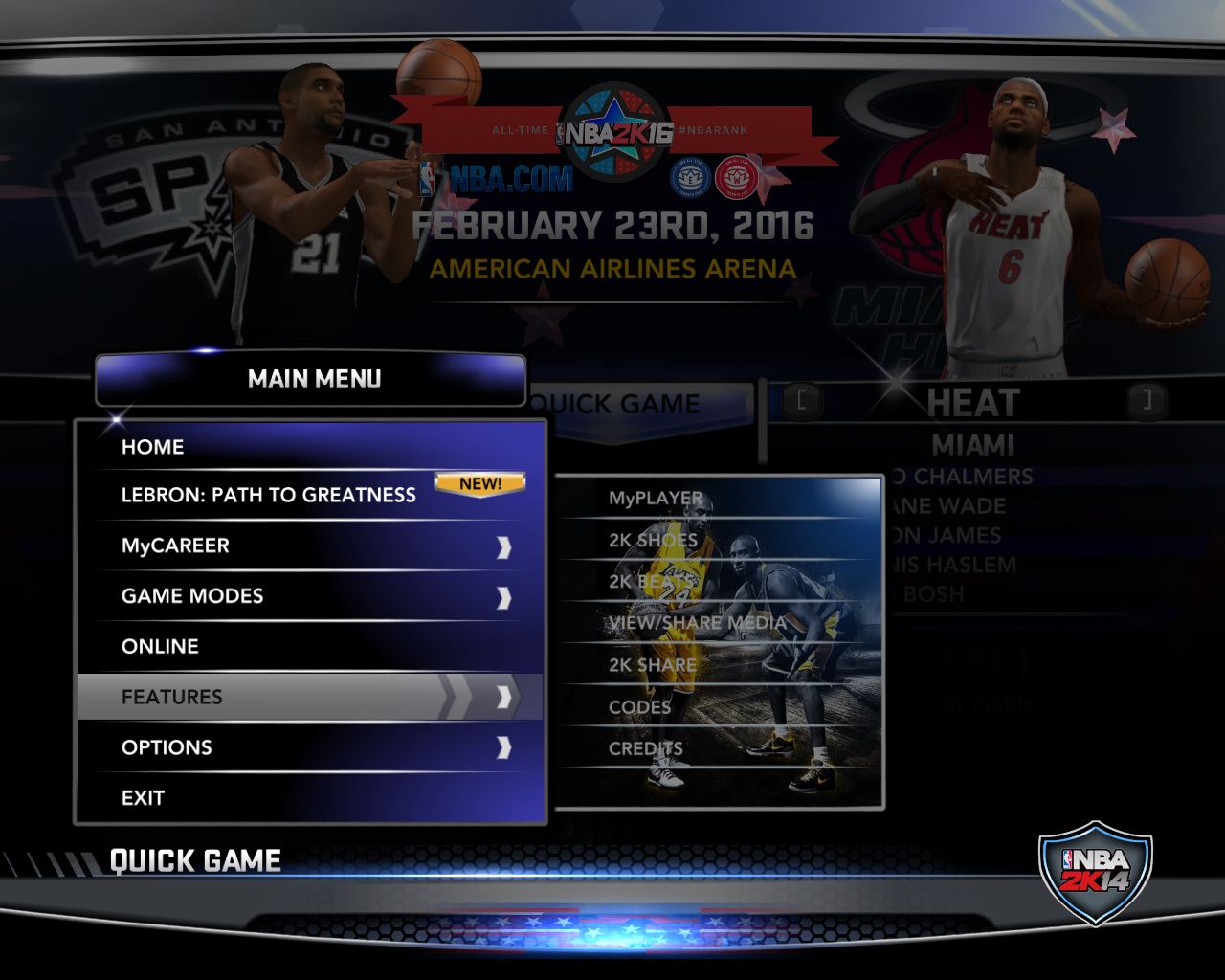Open the OPTIONS submenu
Image resolution: width=1225 pixels, height=980 pixels.
[x=167, y=747]
